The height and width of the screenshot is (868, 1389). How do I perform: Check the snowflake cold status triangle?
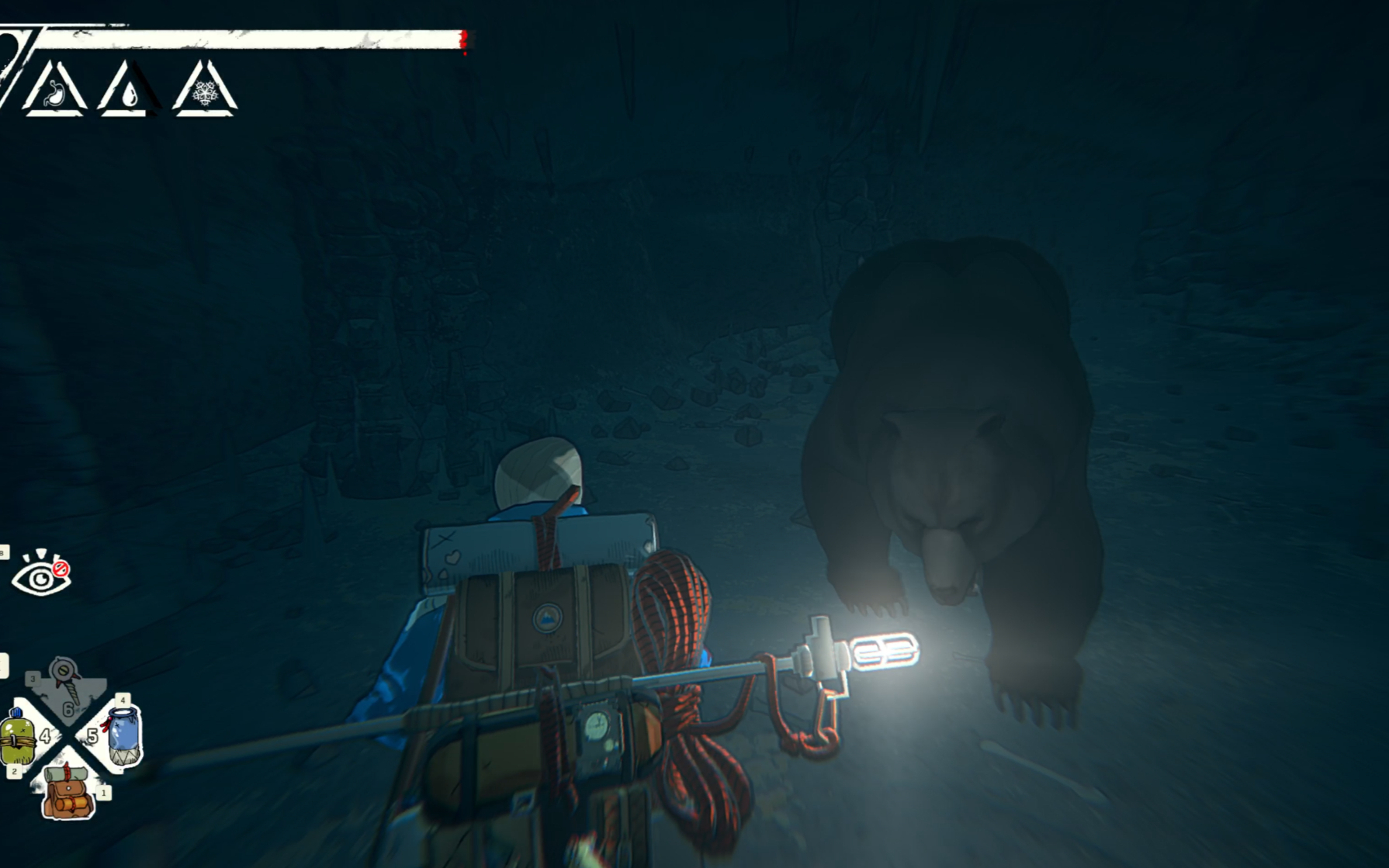[204, 92]
